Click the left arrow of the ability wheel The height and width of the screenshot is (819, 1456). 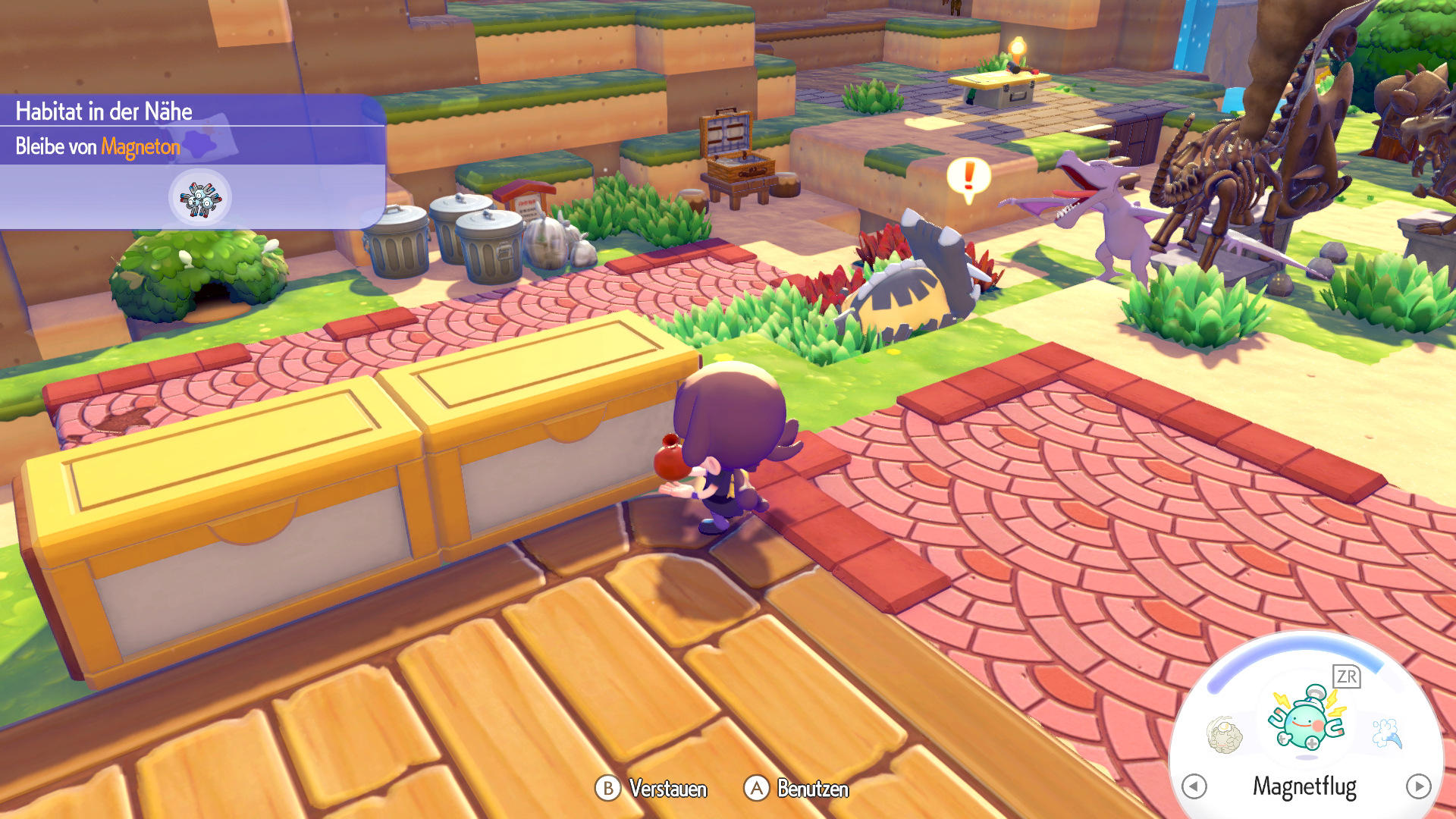pyautogui.click(x=1194, y=786)
